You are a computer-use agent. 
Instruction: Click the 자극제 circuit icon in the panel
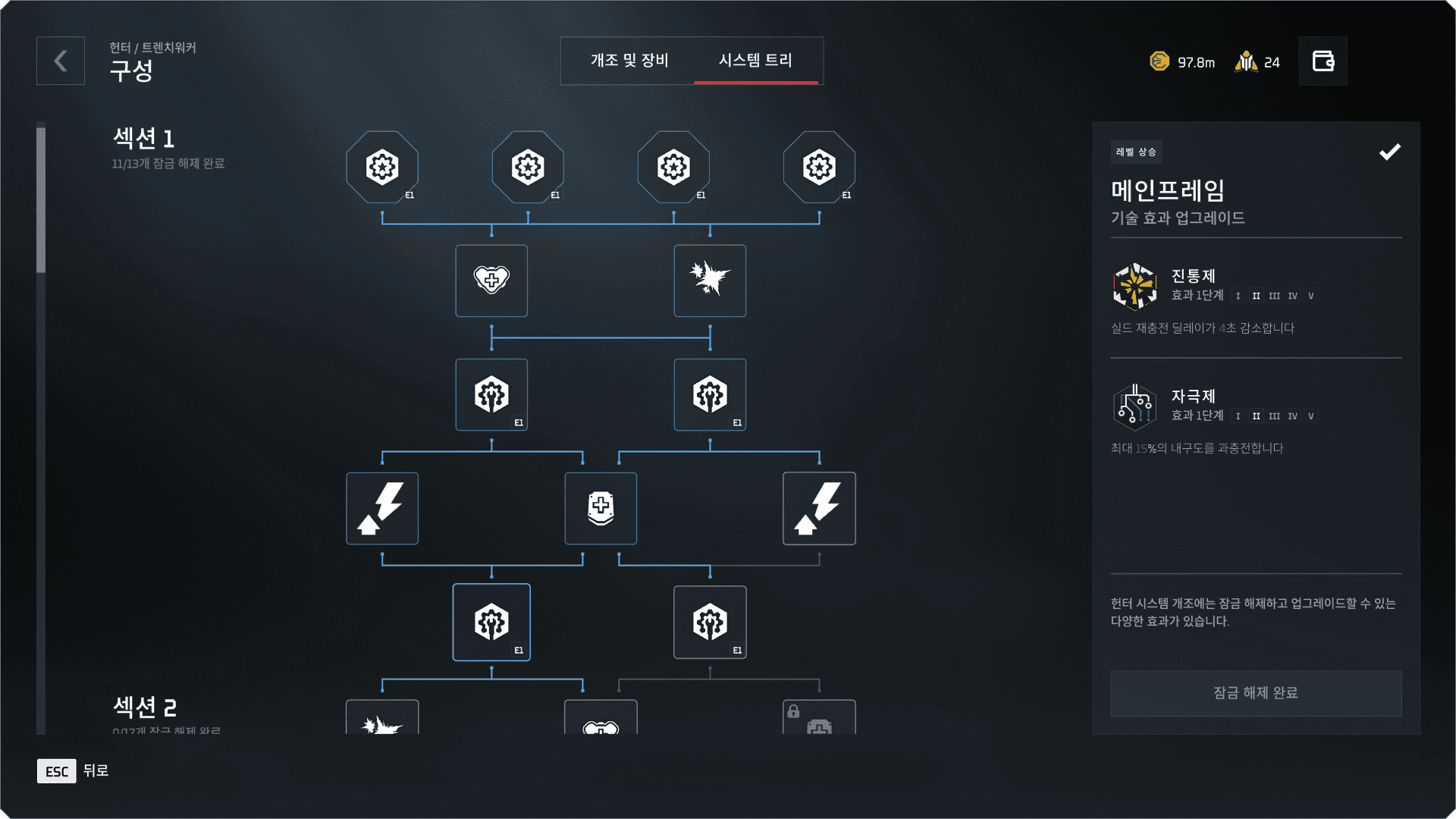click(1134, 407)
